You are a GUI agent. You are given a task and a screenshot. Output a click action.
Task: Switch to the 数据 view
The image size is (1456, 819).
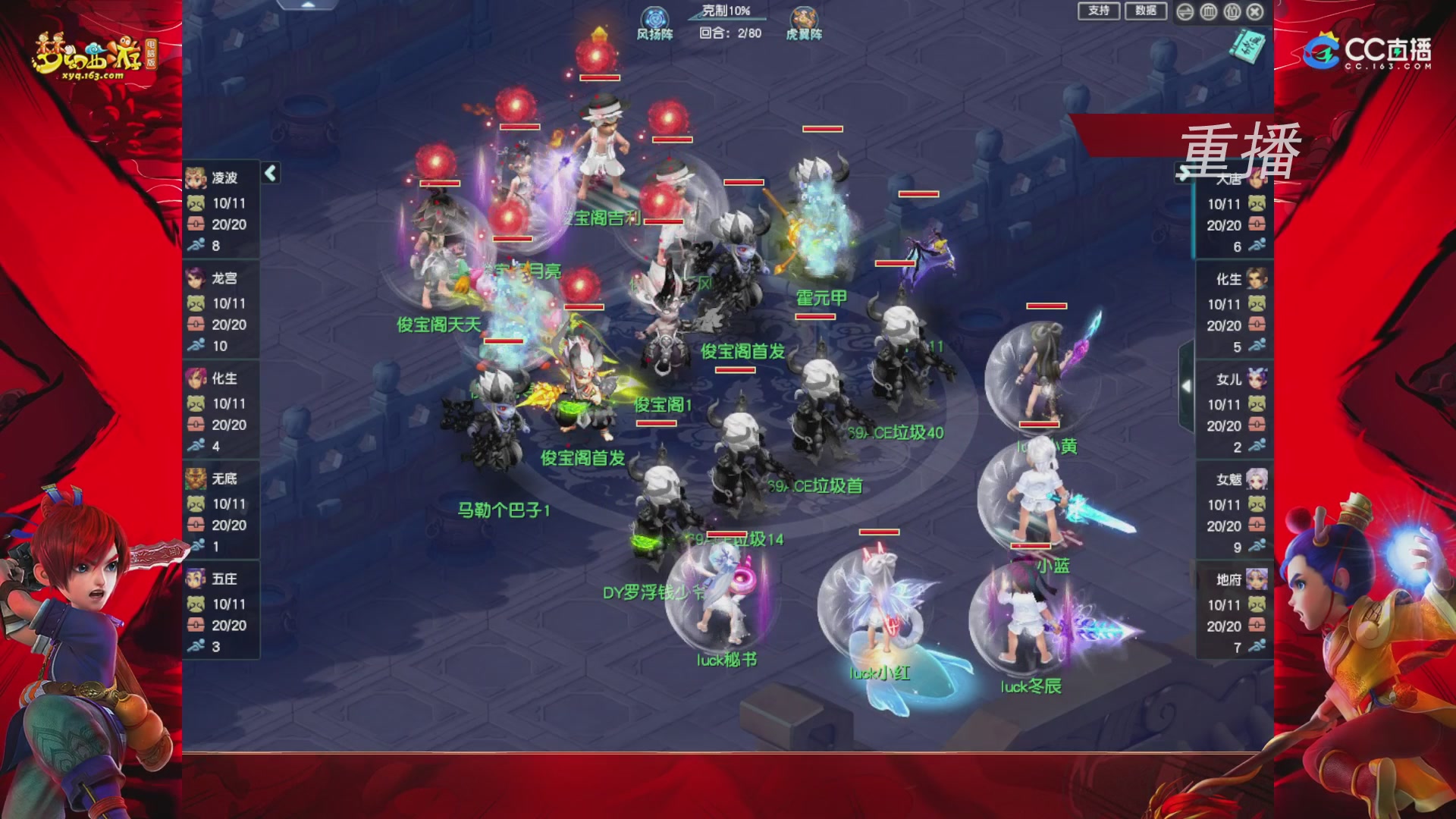[x=1147, y=11]
